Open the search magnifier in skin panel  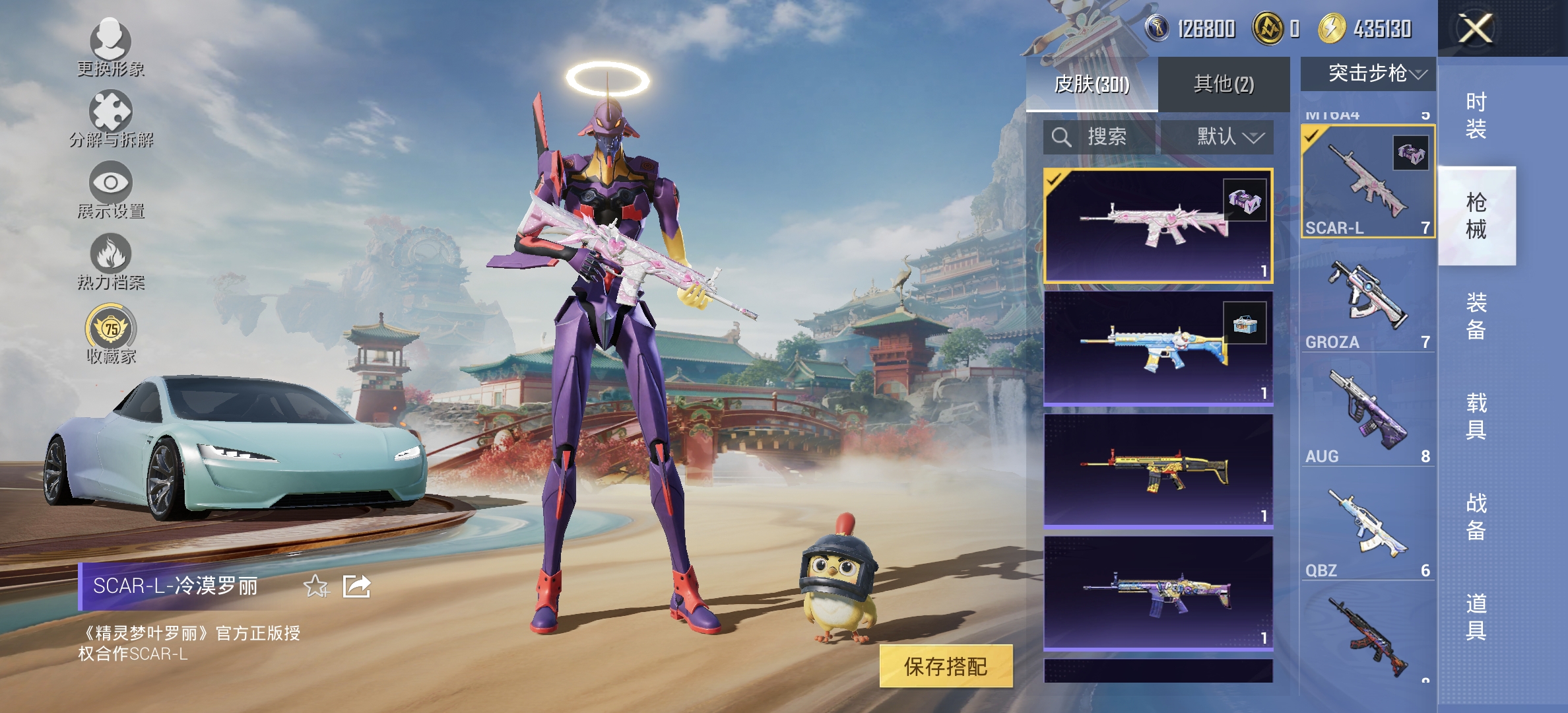coord(1062,137)
